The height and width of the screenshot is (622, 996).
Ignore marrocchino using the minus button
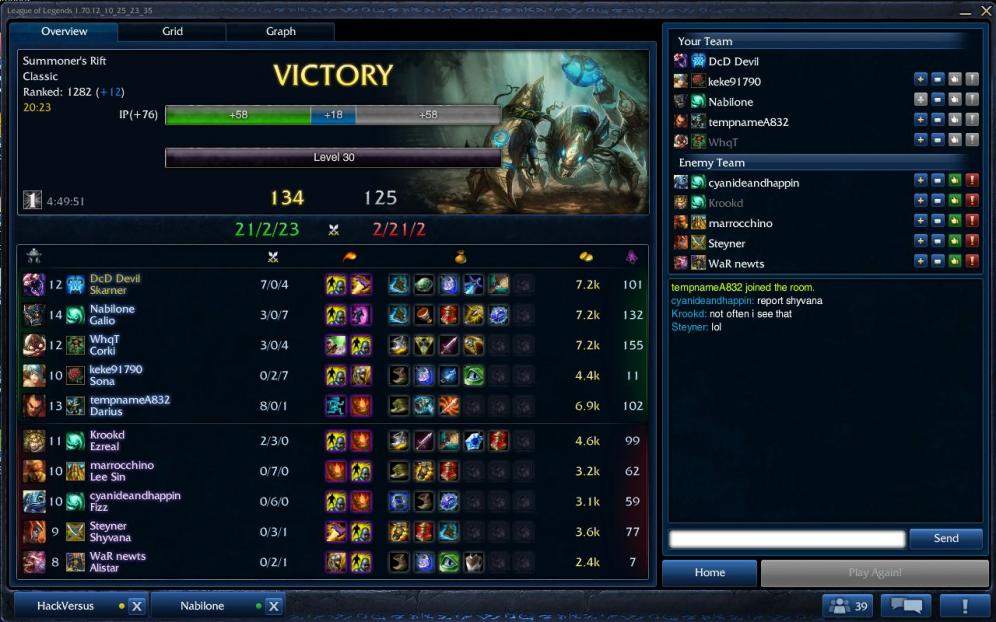[x=937, y=223]
